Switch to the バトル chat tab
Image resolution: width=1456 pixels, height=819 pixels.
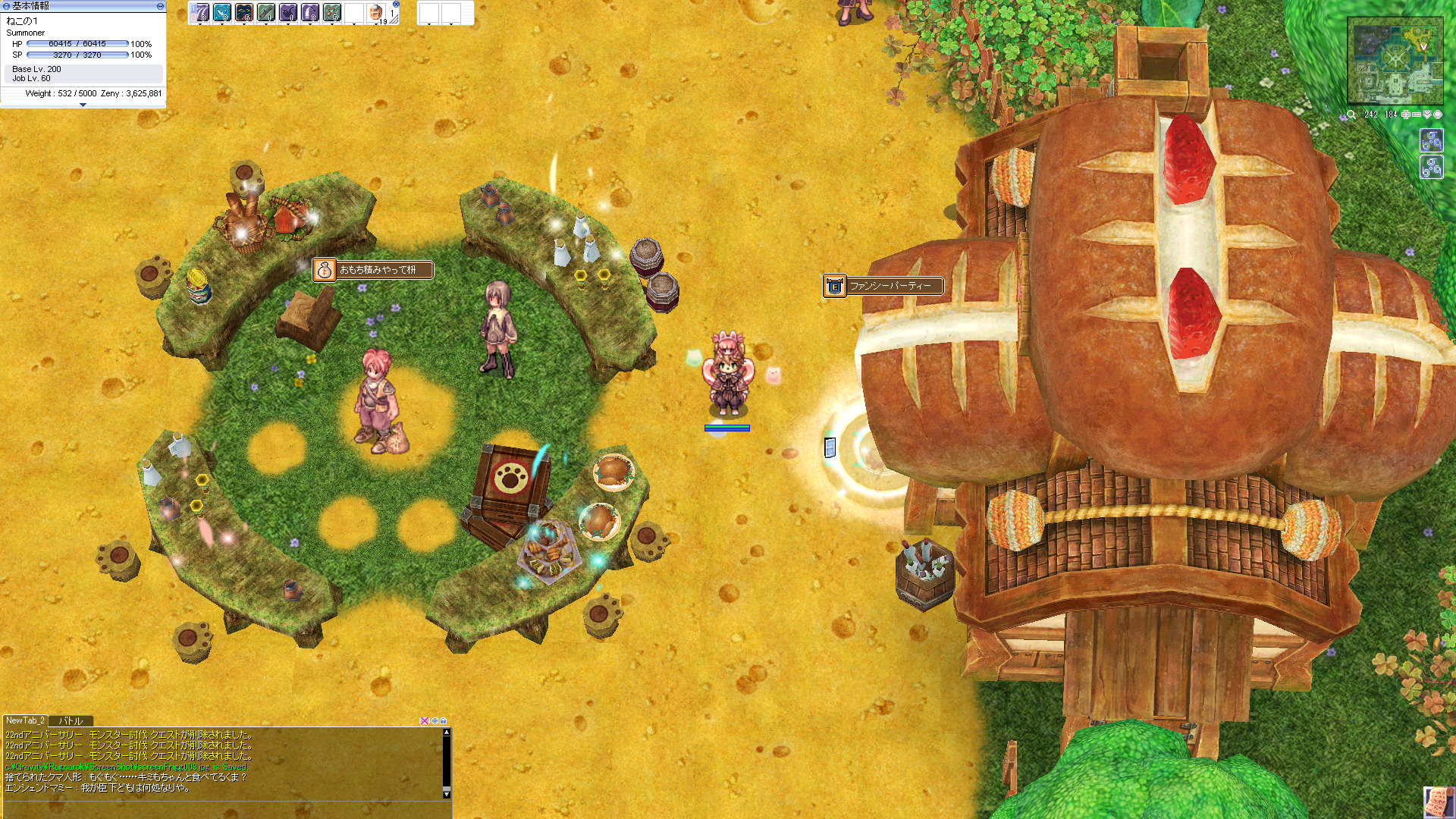[71, 721]
